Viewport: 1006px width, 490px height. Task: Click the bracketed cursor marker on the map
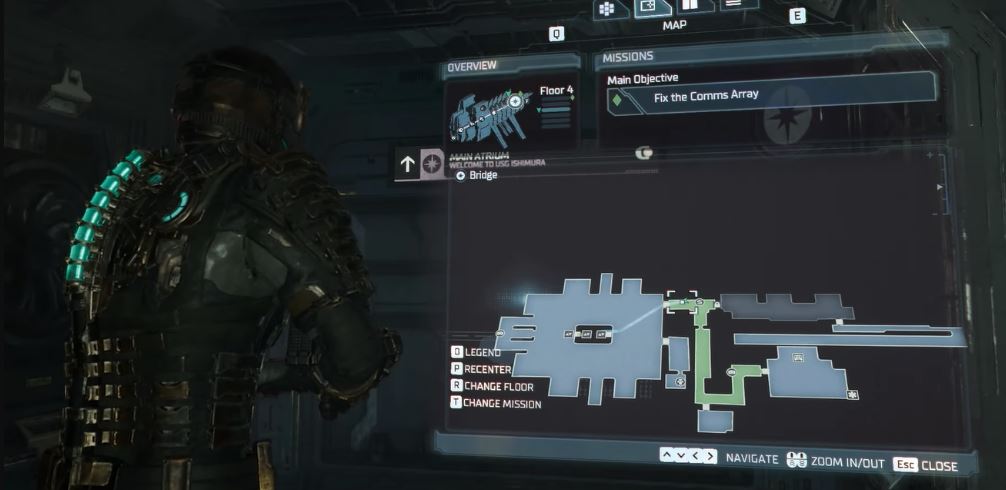681,300
